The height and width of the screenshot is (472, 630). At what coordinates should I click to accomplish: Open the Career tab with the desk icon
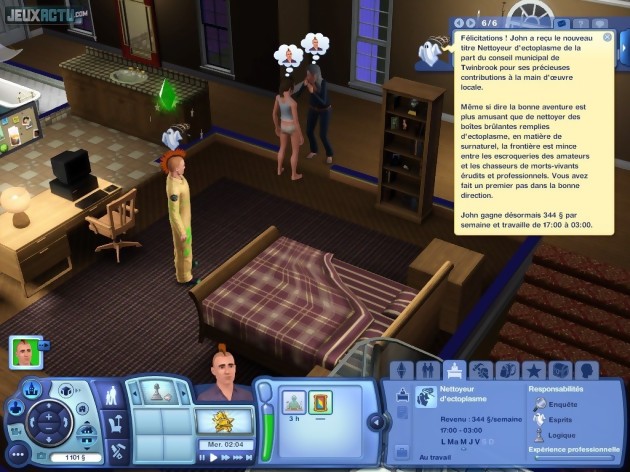454,370
